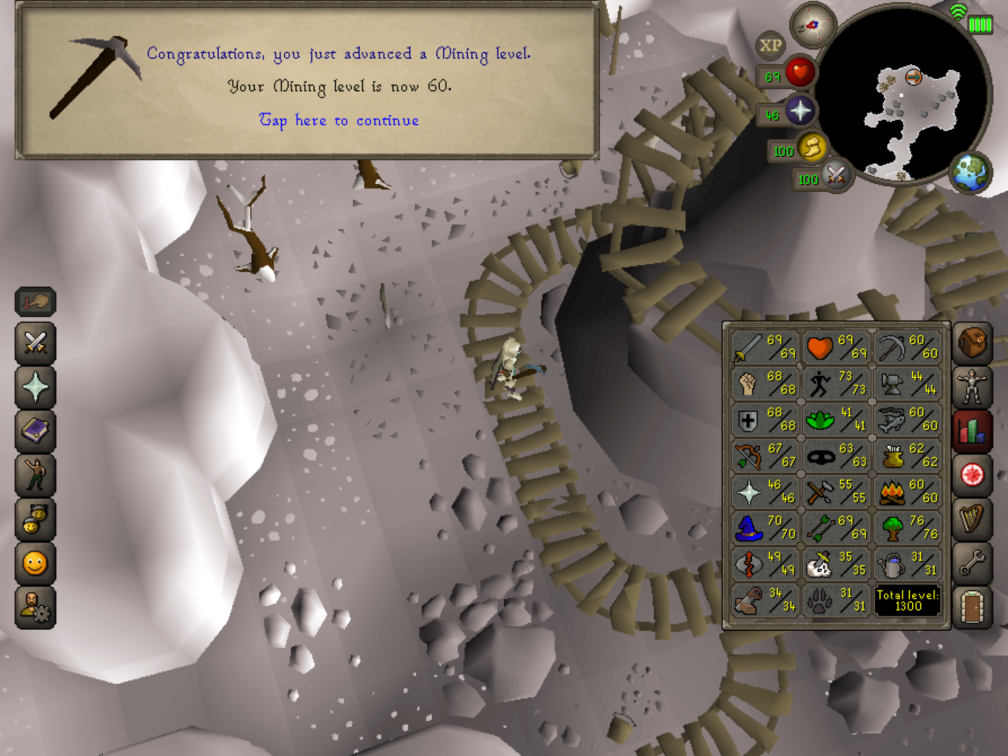Activate the quick-prayers orb
The height and width of the screenshot is (756, 1008).
(800, 110)
